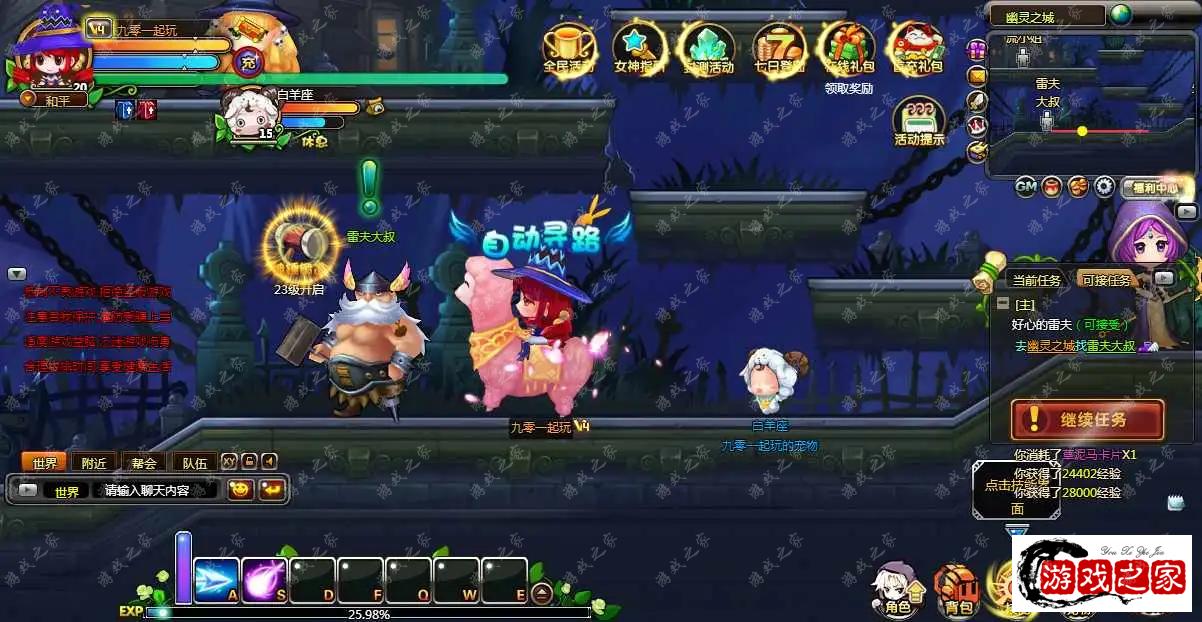
Task: Show the 活动提示 activity reminder
Action: pyautogui.click(x=919, y=122)
